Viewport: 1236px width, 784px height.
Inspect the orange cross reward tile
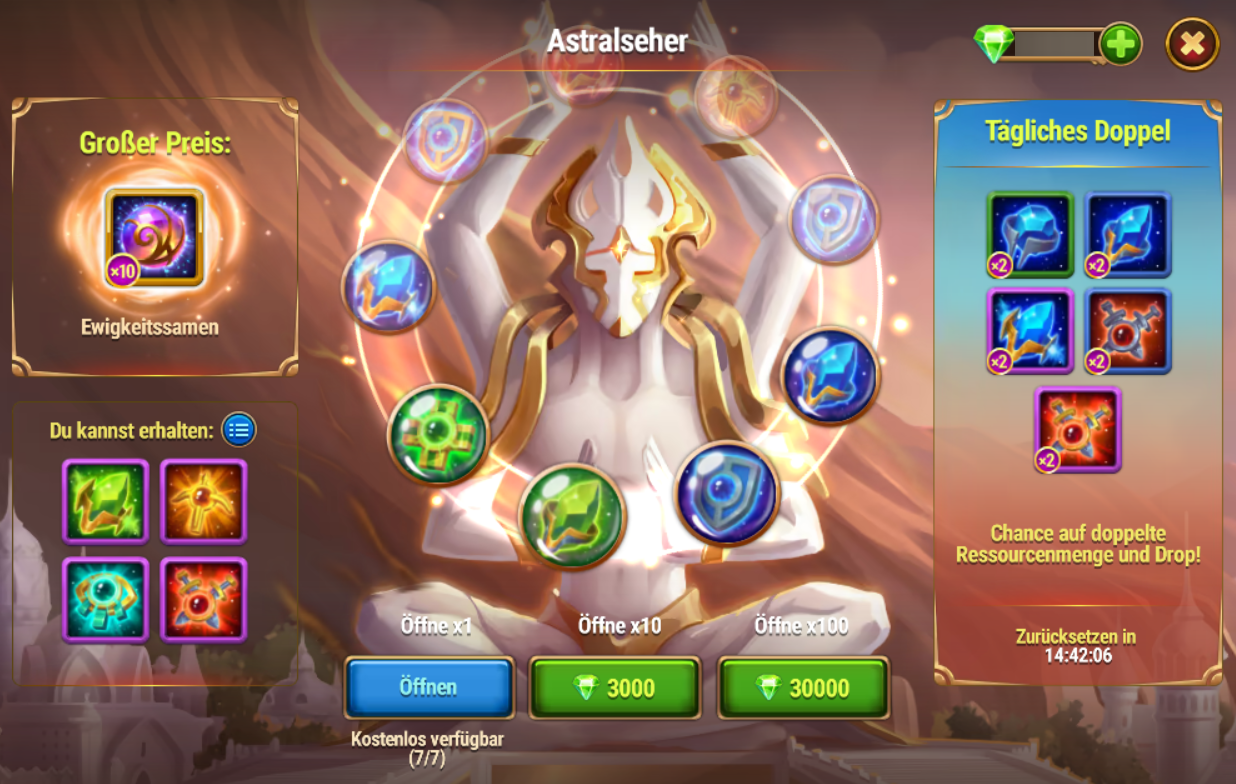coord(204,501)
